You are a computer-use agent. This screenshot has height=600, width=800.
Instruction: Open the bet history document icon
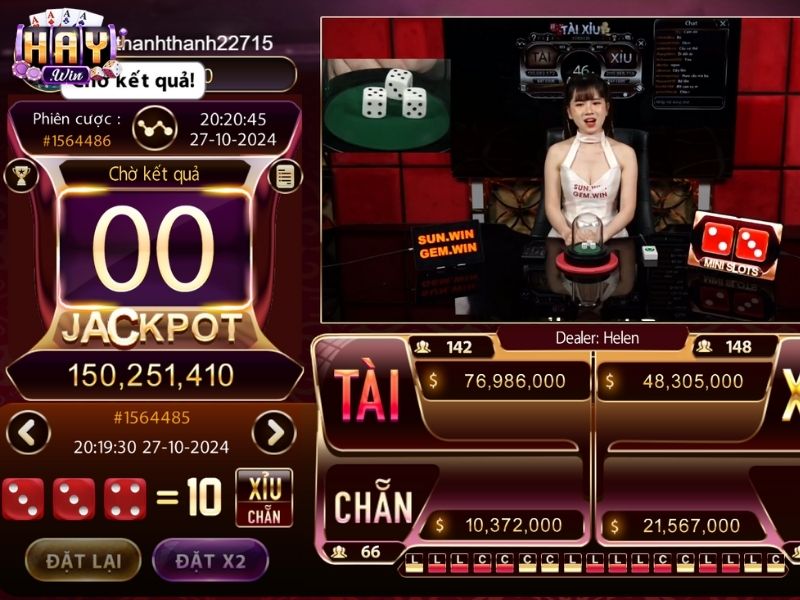click(x=285, y=177)
